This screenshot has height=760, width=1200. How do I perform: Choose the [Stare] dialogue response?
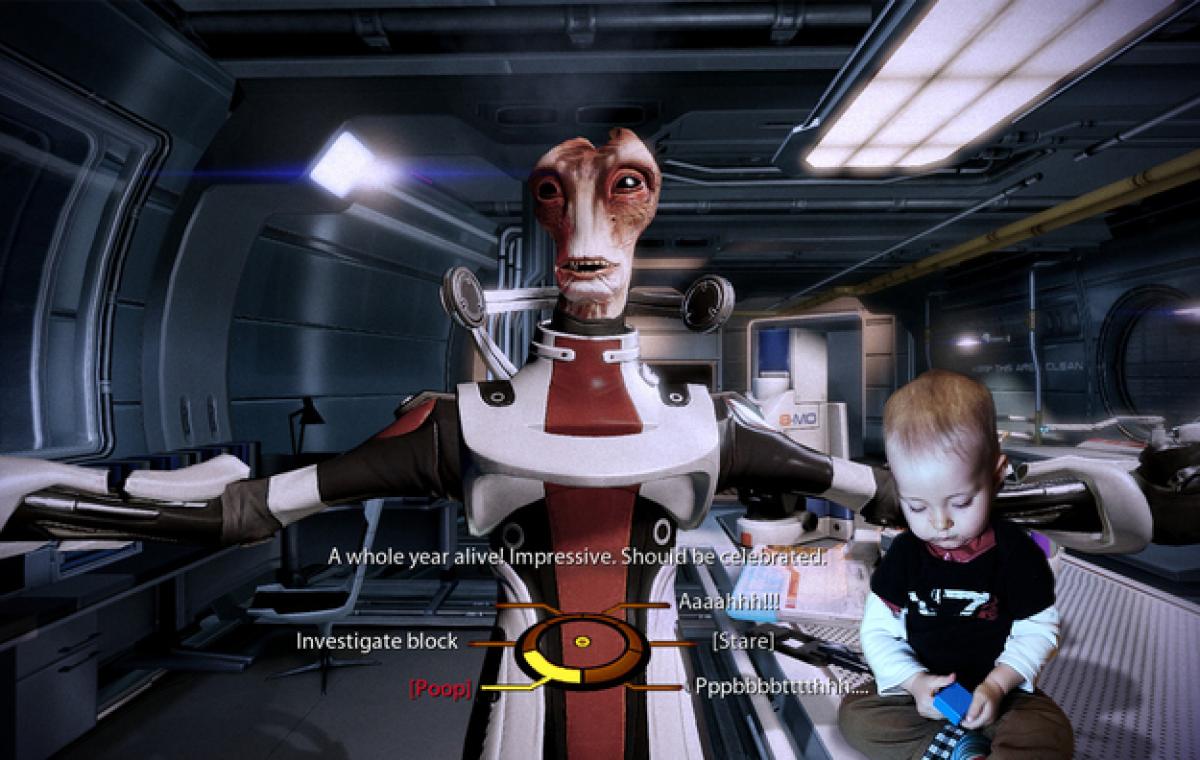pos(742,641)
